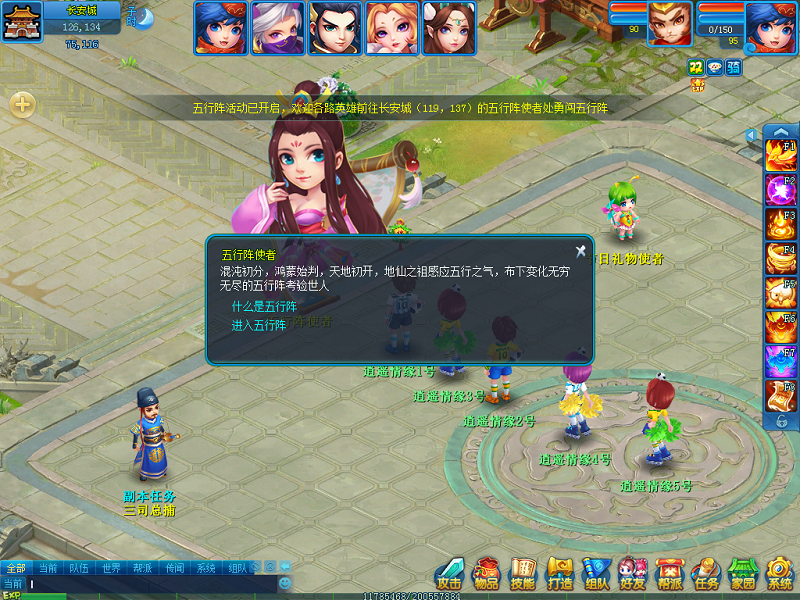This screenshot has height=600, width=800.
Task: Toggle the 骑 mount button
Action: [x=734, y=66]
